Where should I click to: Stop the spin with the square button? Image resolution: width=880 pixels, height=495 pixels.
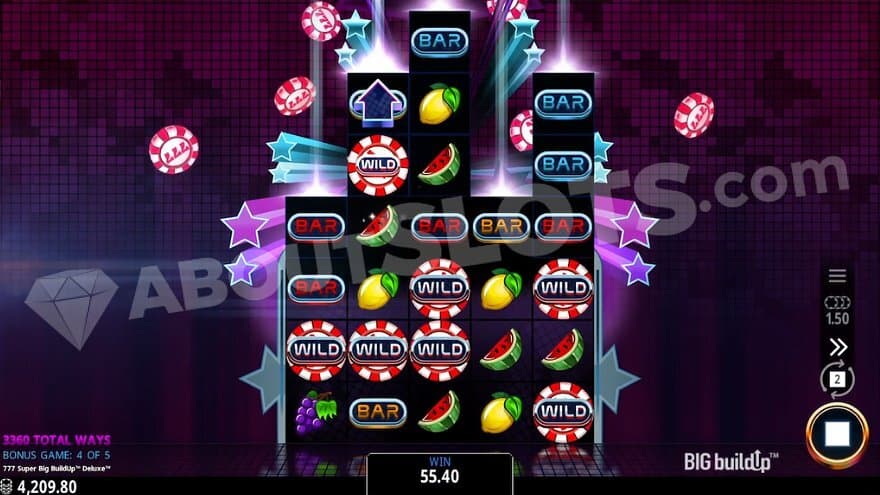(837, 436)
